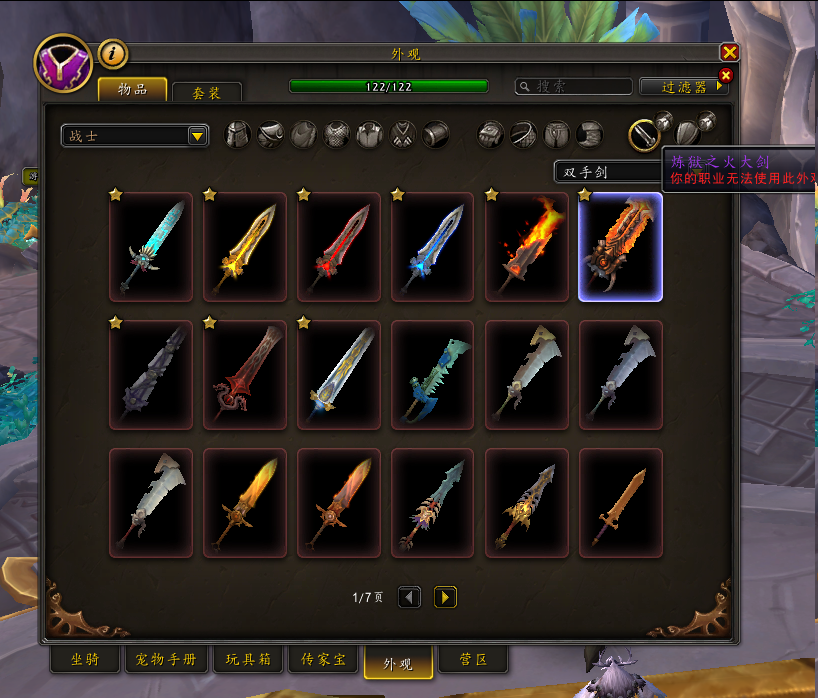This screenshot has width=818, height=698.
Task: Go to the next appearance page
Action: click(445, 597)
